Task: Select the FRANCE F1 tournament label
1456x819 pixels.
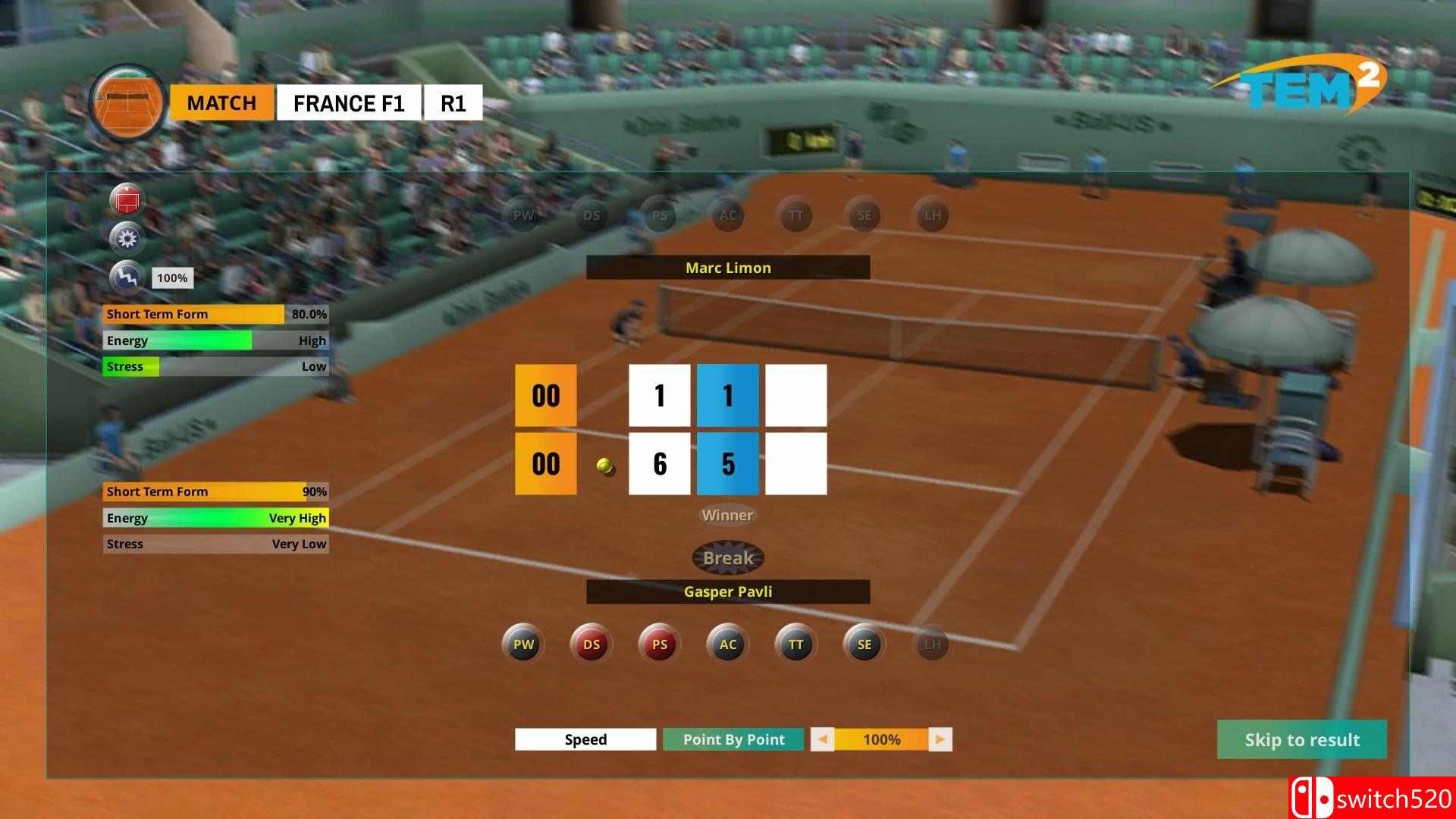Action: (349, 102)
